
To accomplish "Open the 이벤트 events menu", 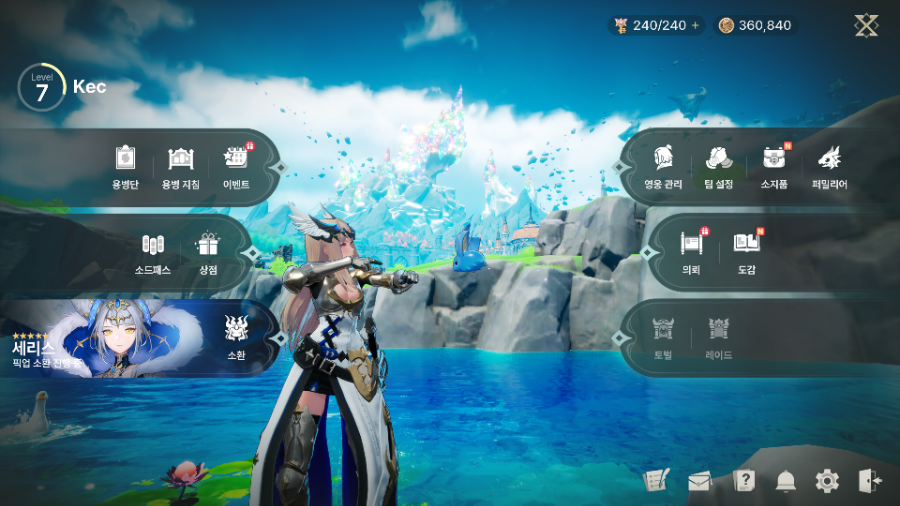I will 236,166.
